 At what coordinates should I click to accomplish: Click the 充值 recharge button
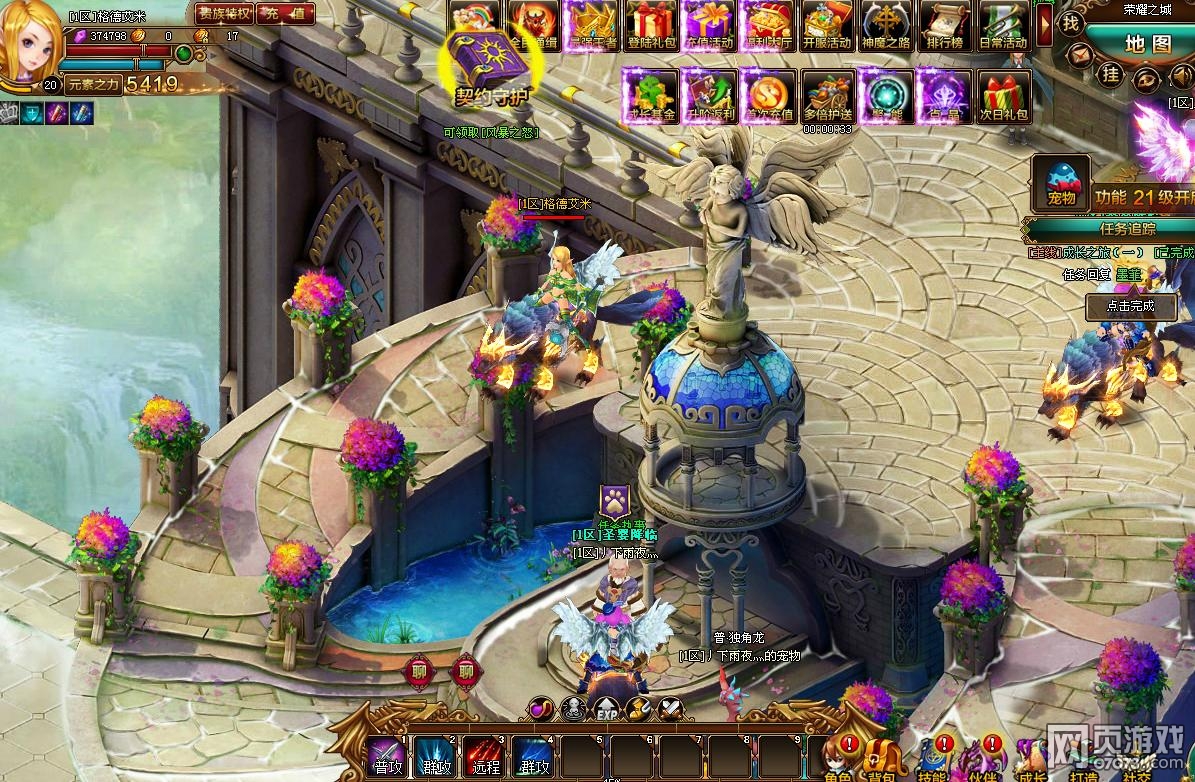tap(286, 14)
